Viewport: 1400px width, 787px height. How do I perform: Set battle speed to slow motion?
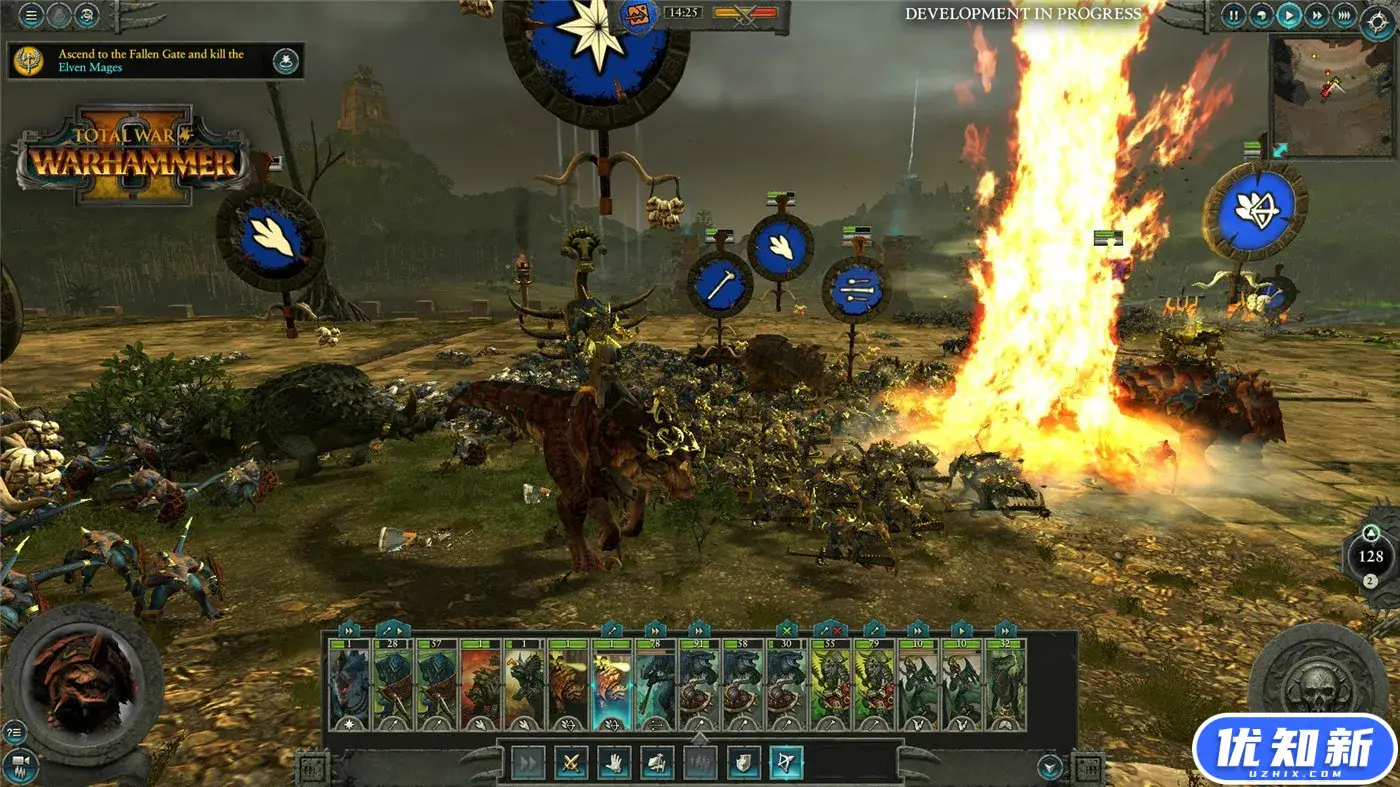pyautogui.click(x=1263, y=15)
